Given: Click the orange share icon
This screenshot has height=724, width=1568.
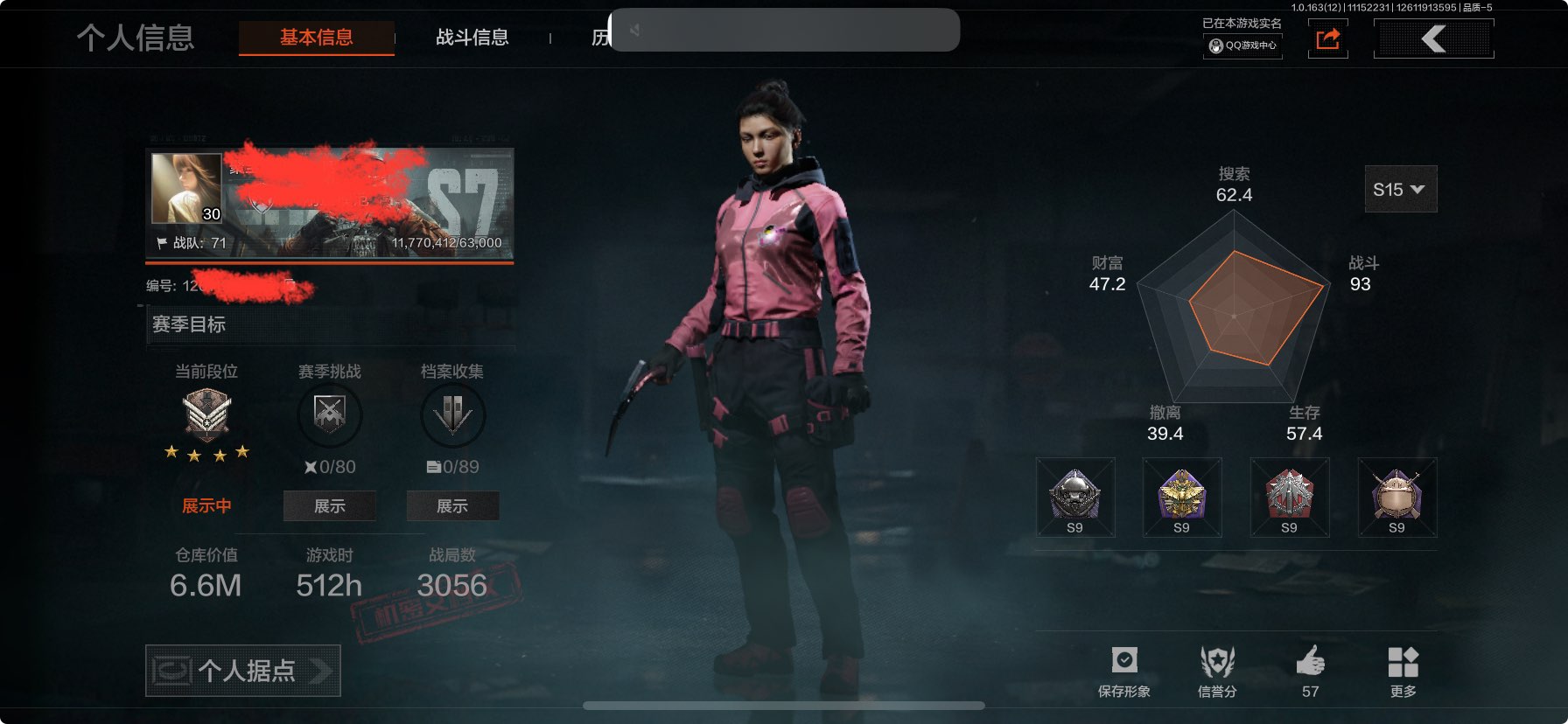Looking at the screenshot, I should (x=1327, y=39).
